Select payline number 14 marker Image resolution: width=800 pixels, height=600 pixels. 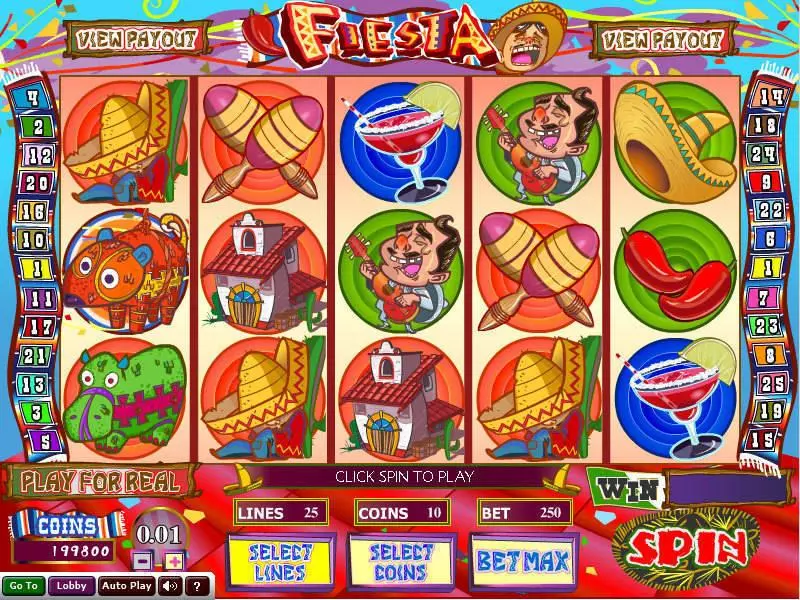pyautogui.click(x=769, y=97)
